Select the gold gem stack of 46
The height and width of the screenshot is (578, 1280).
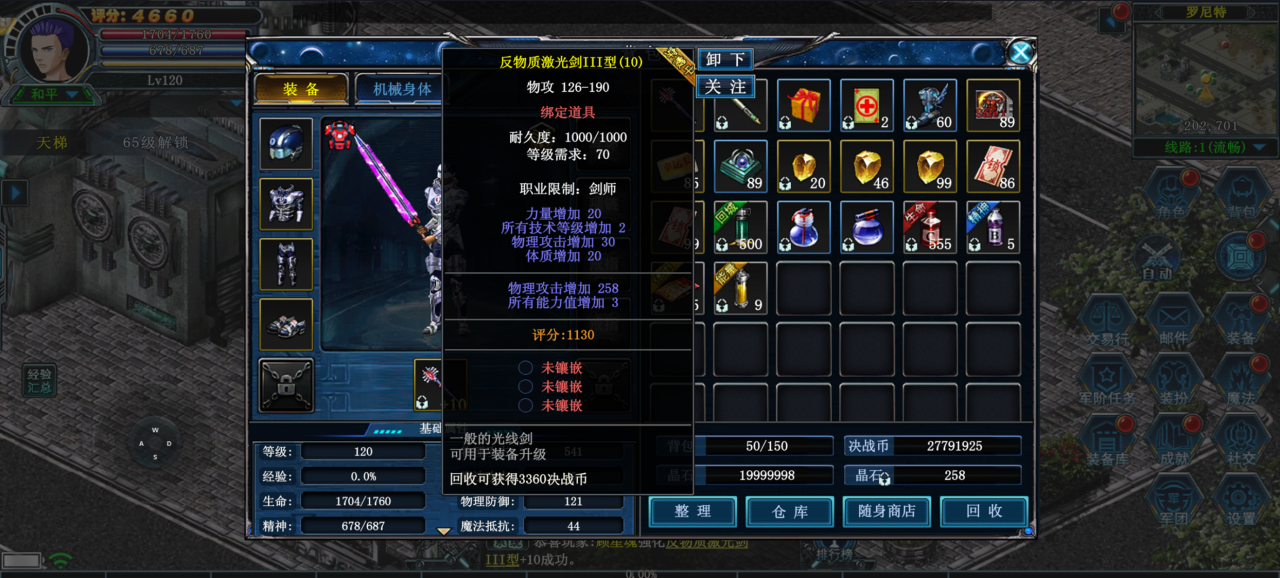pos(866,166)
